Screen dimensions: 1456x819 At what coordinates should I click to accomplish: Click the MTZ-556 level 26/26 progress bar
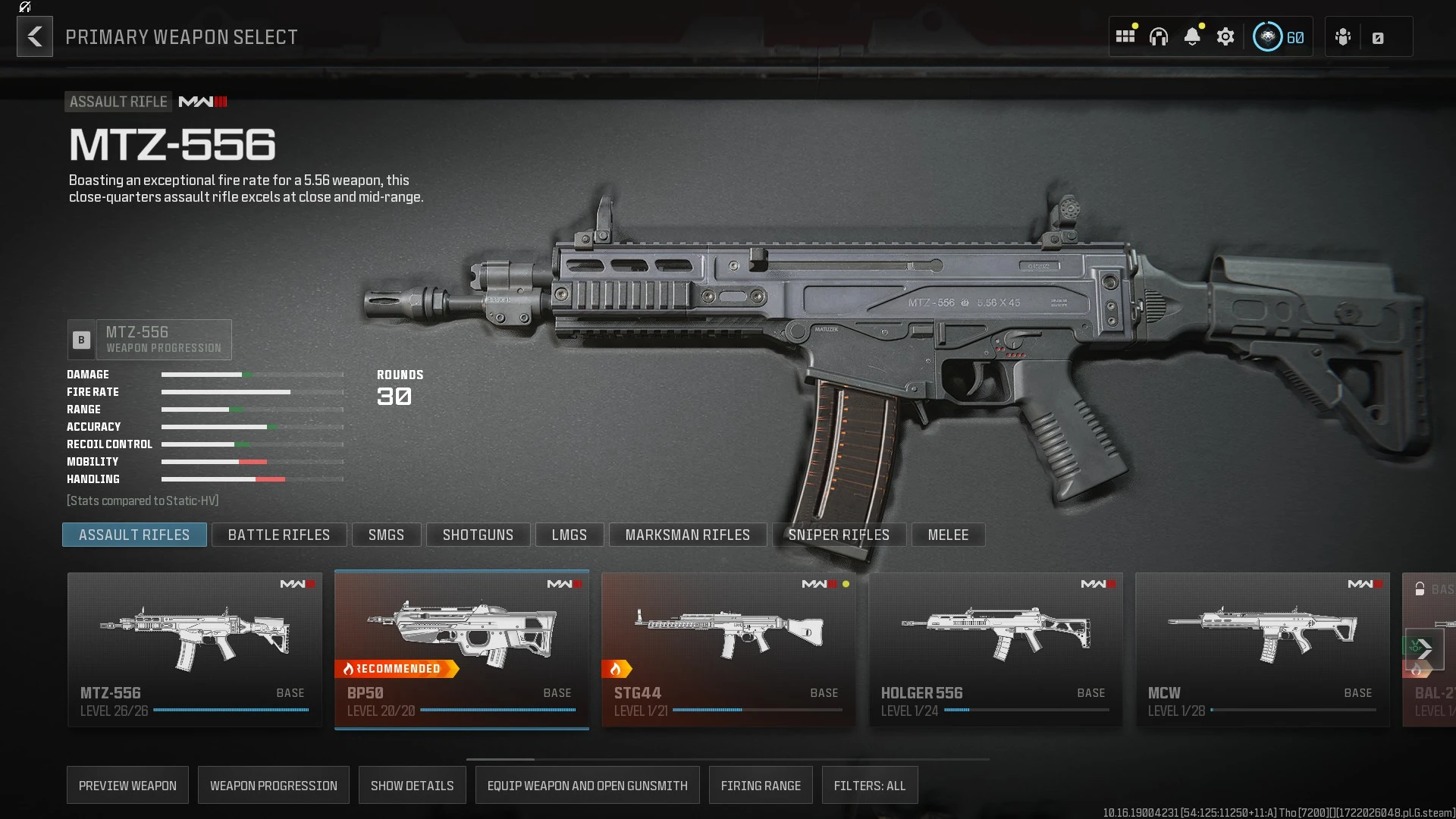pyautogui.click(x=230, y=710)
